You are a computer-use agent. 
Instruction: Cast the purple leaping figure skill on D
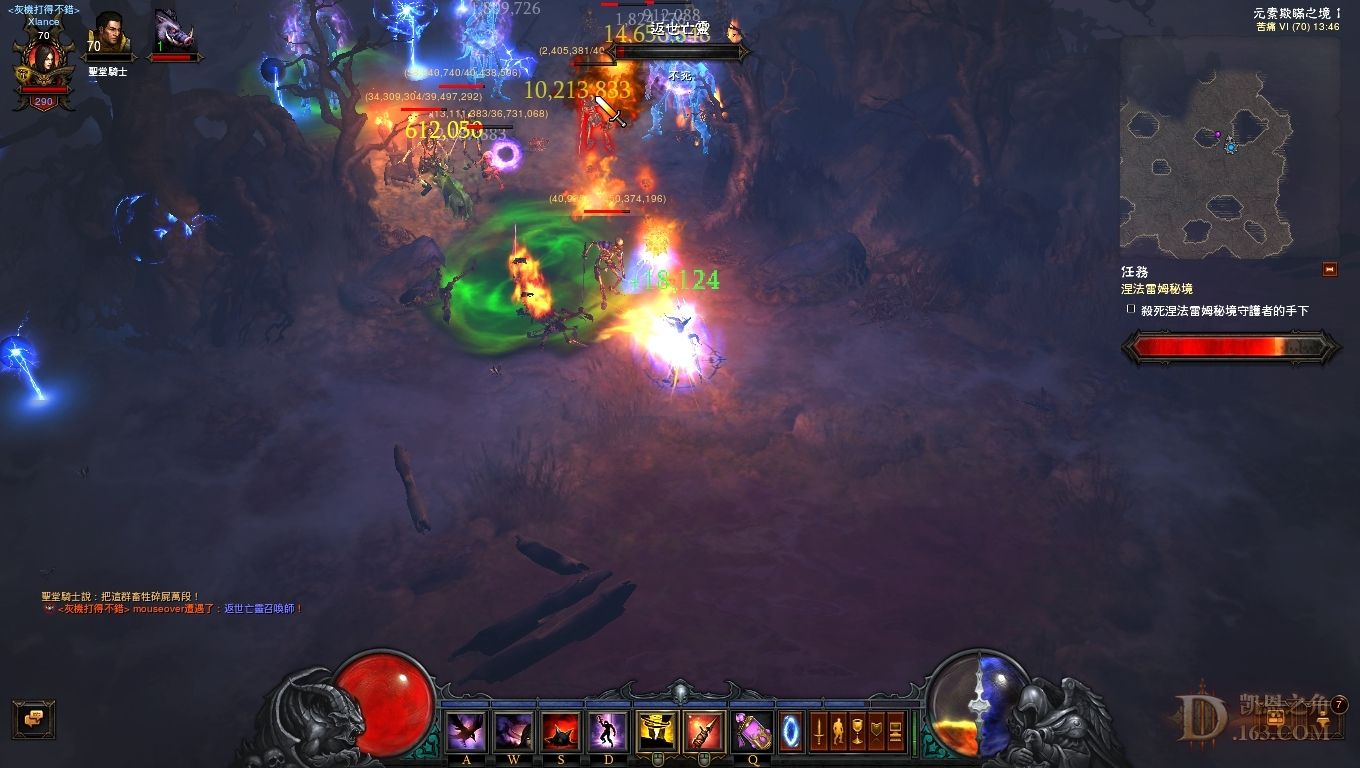pyautogui.click(x=608, y=731)
